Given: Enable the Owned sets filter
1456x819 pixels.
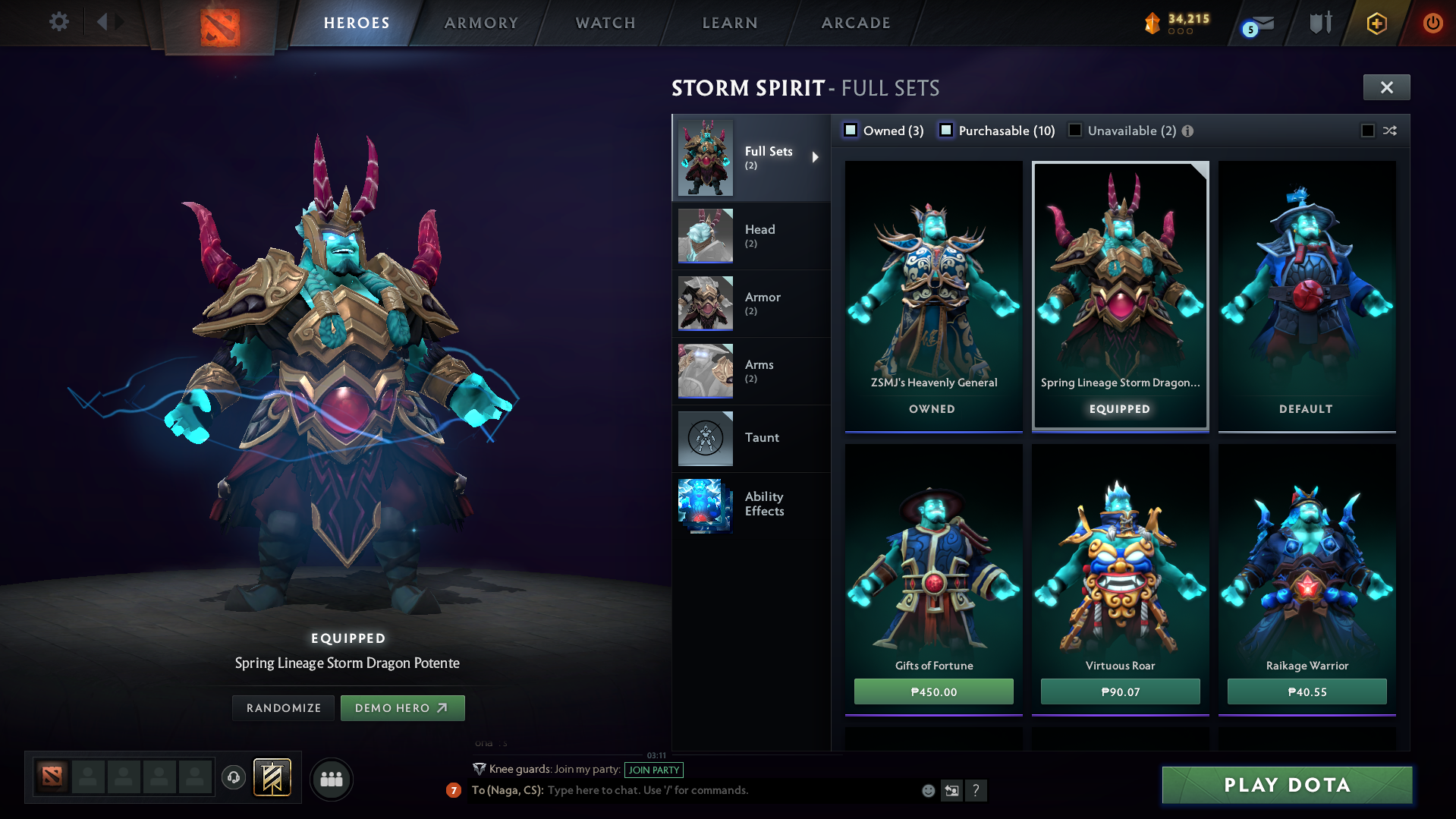Looking at the screenshot, I should (851, 131).
